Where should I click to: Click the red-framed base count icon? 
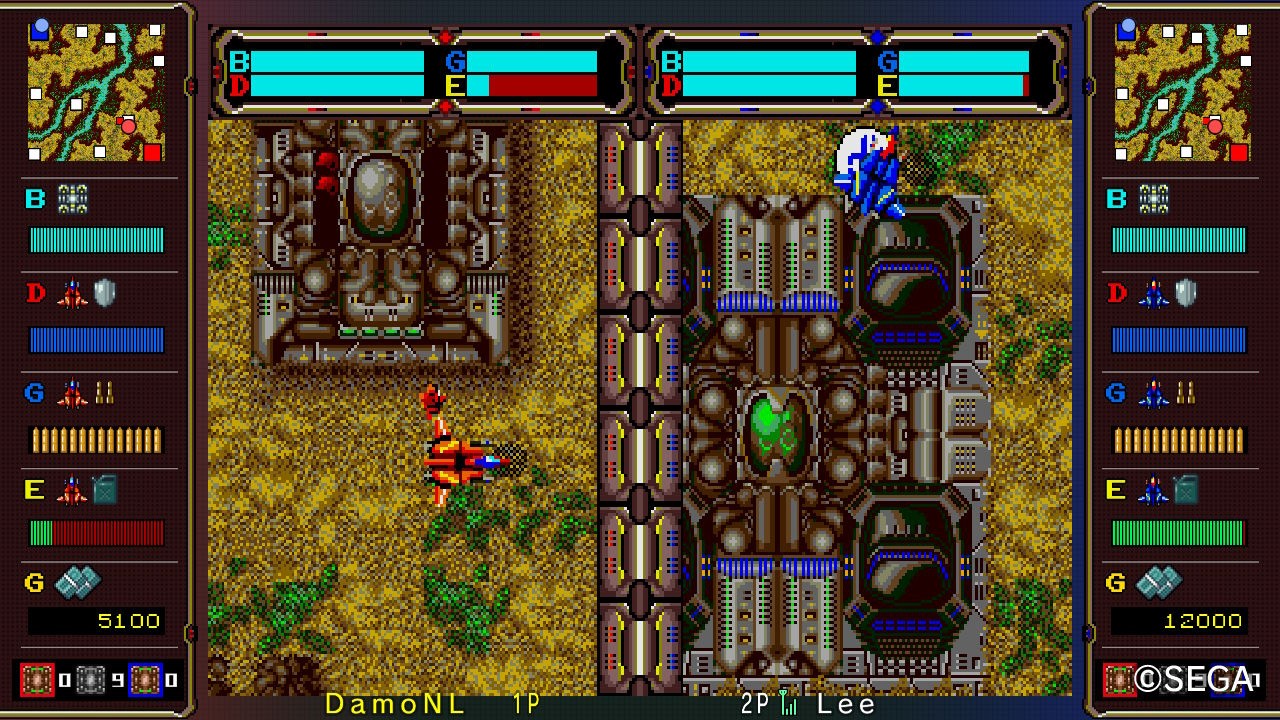38,680
